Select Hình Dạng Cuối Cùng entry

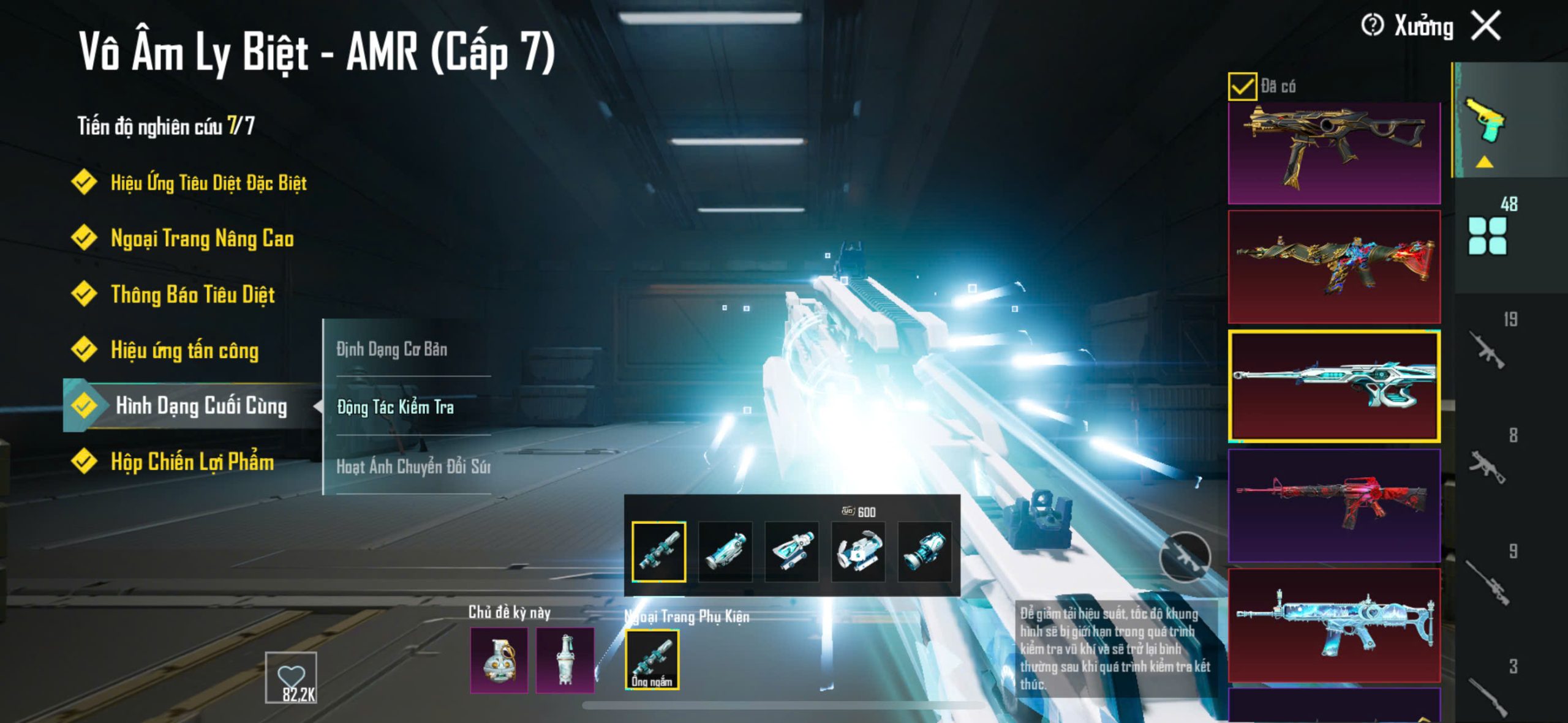(201, 405)
